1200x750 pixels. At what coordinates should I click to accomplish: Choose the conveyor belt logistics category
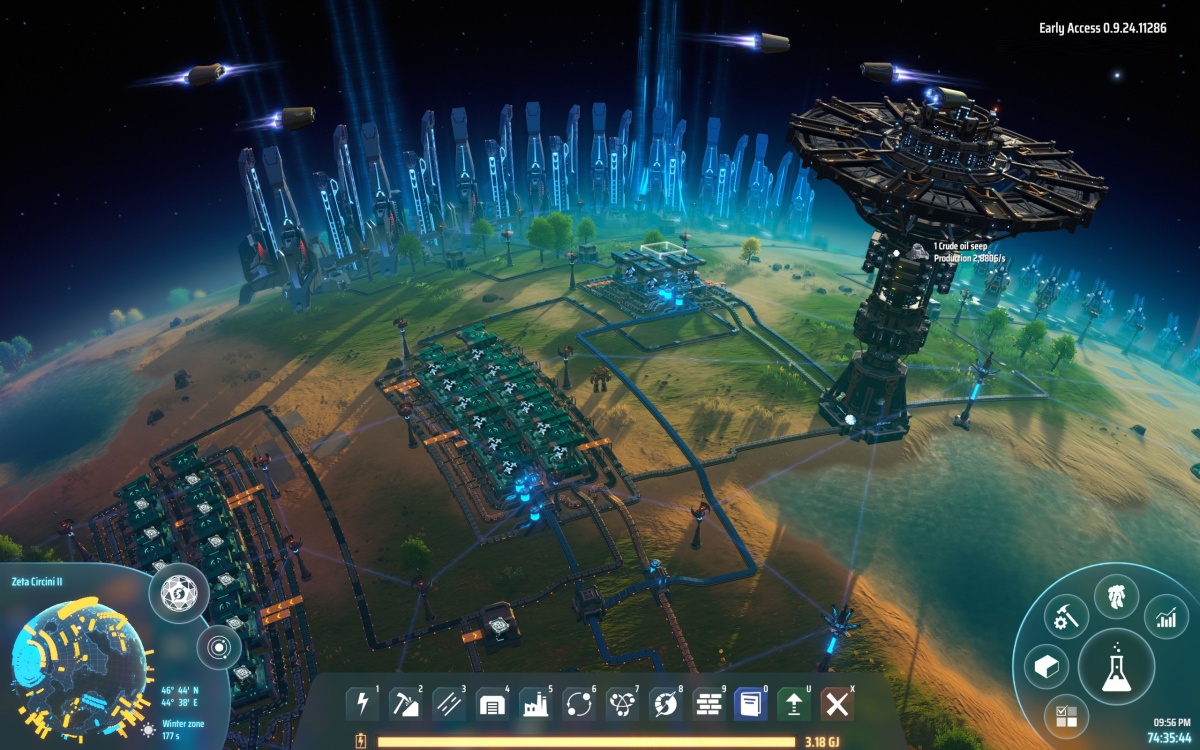pos(448,704)
